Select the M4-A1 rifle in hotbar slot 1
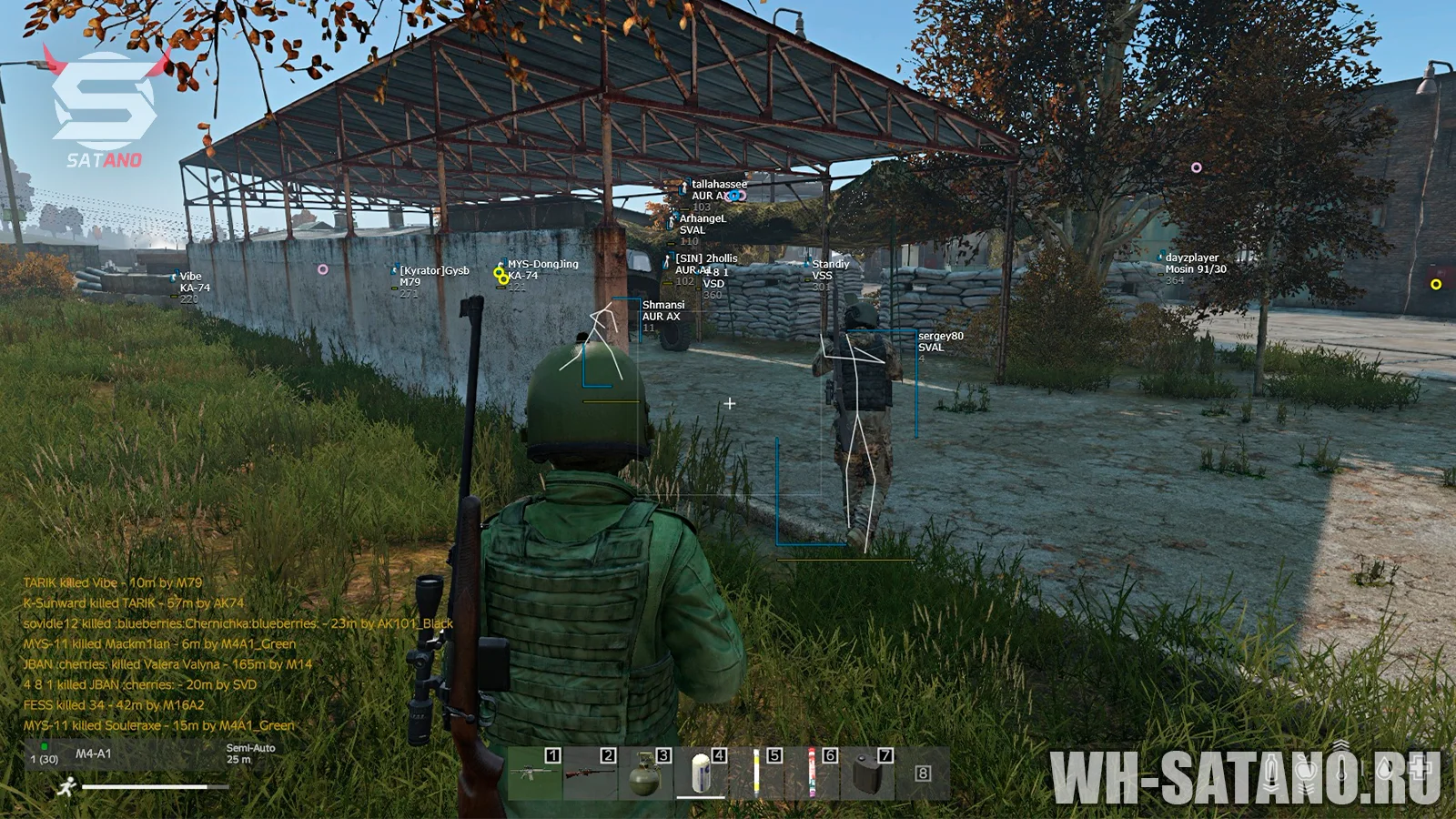This screenshot has height=819, width=1456. point(534,773)
